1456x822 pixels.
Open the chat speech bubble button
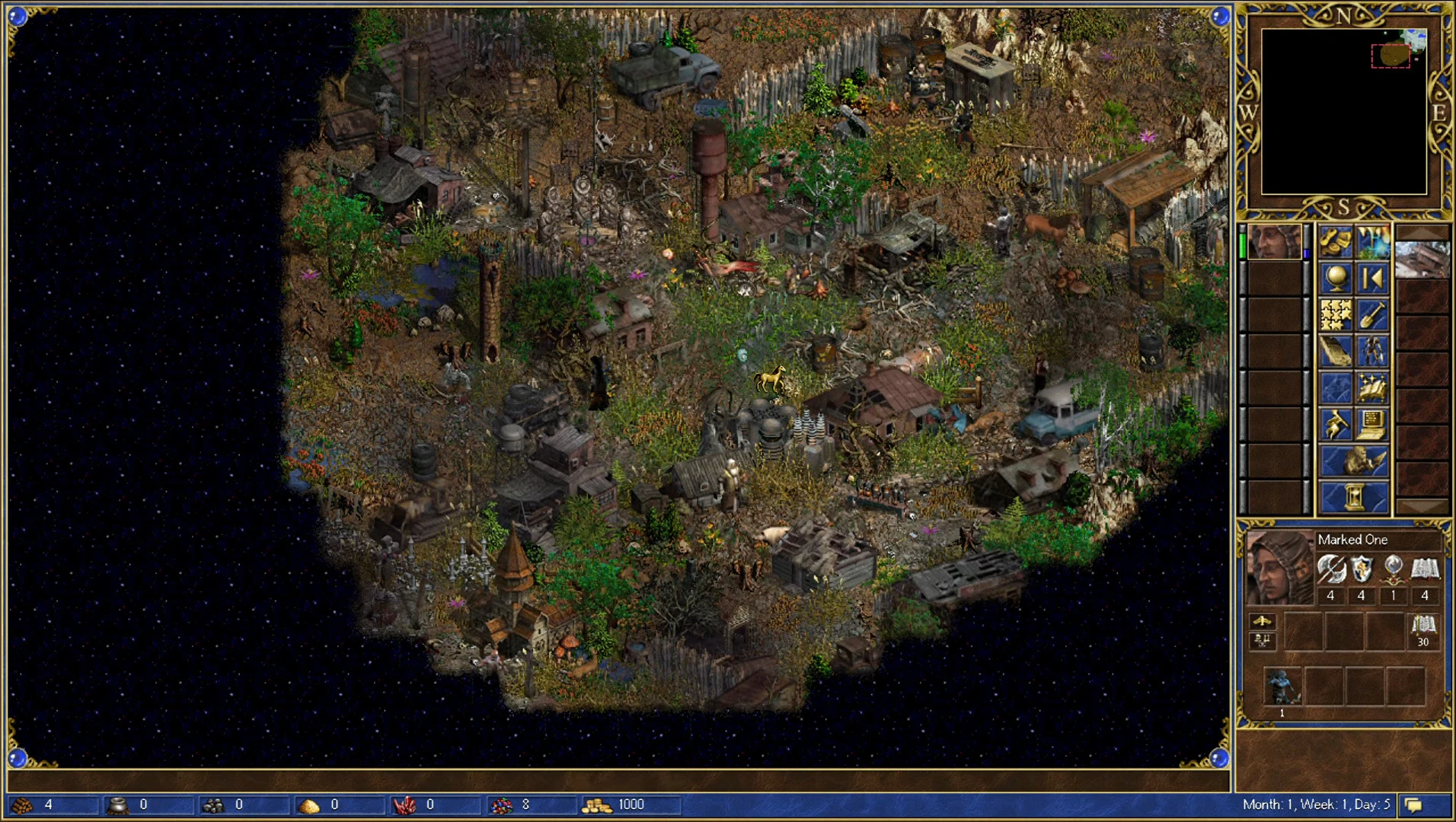(x=1414, y=805)
